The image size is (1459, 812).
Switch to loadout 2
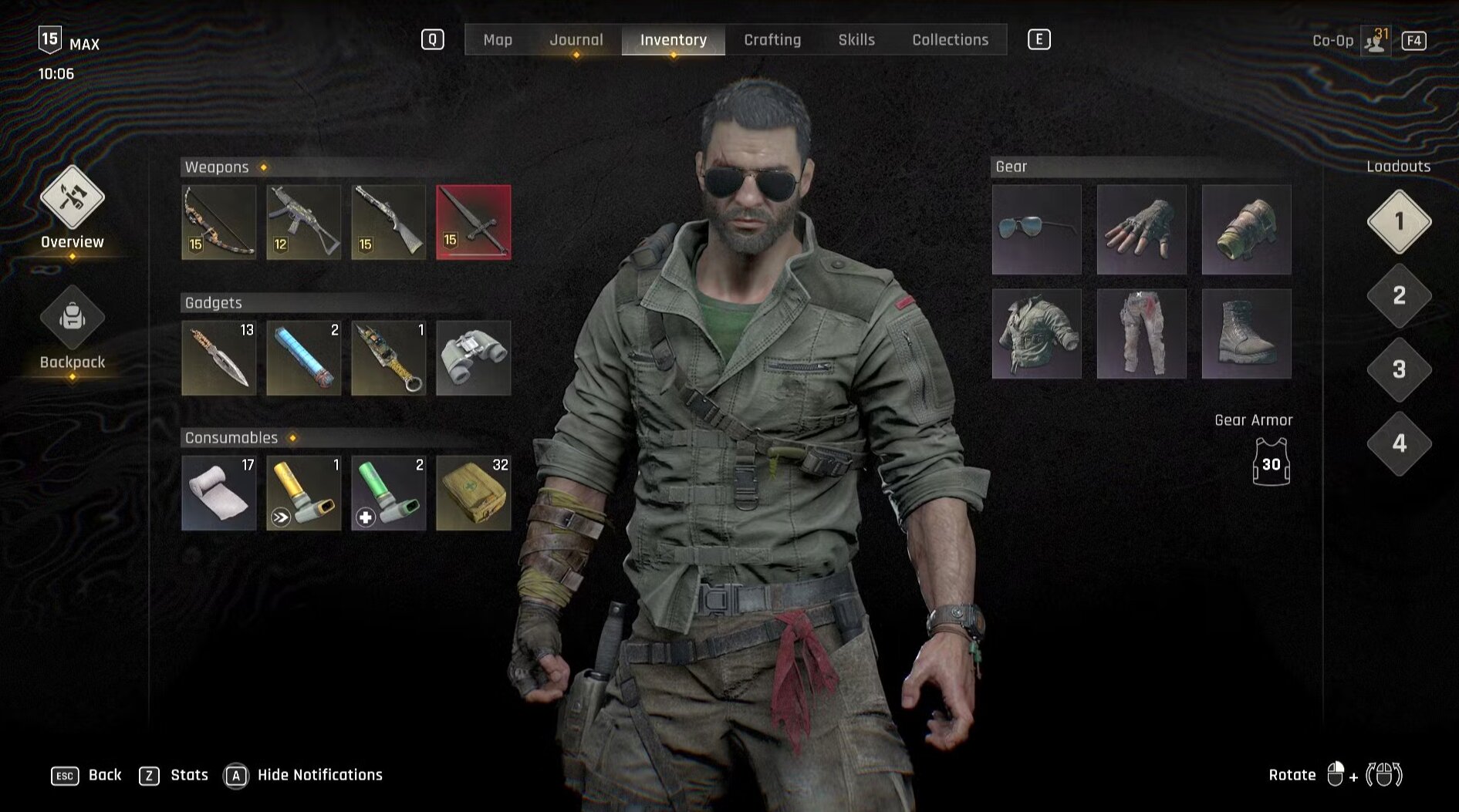(x=1399, y=296)
